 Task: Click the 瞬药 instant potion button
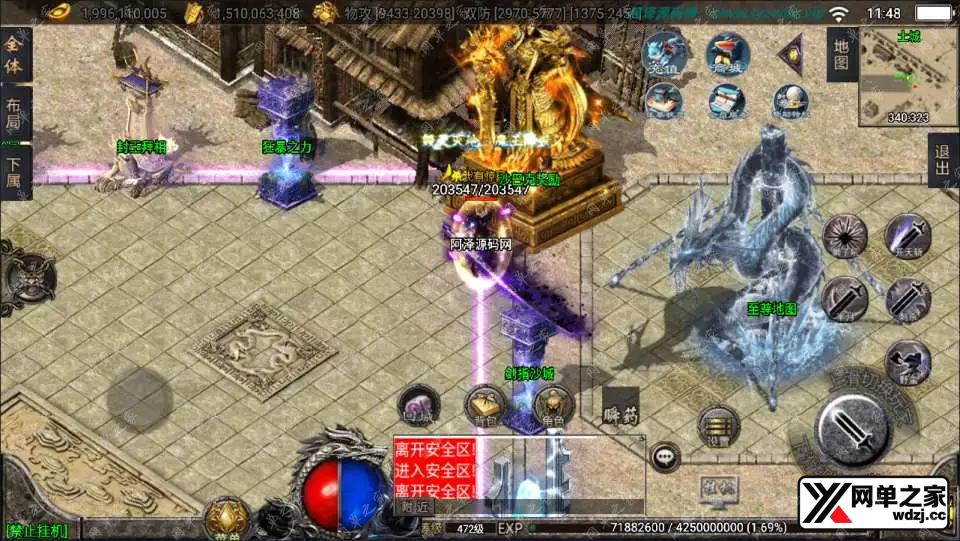pyautogui.click(x=620, y=409)
